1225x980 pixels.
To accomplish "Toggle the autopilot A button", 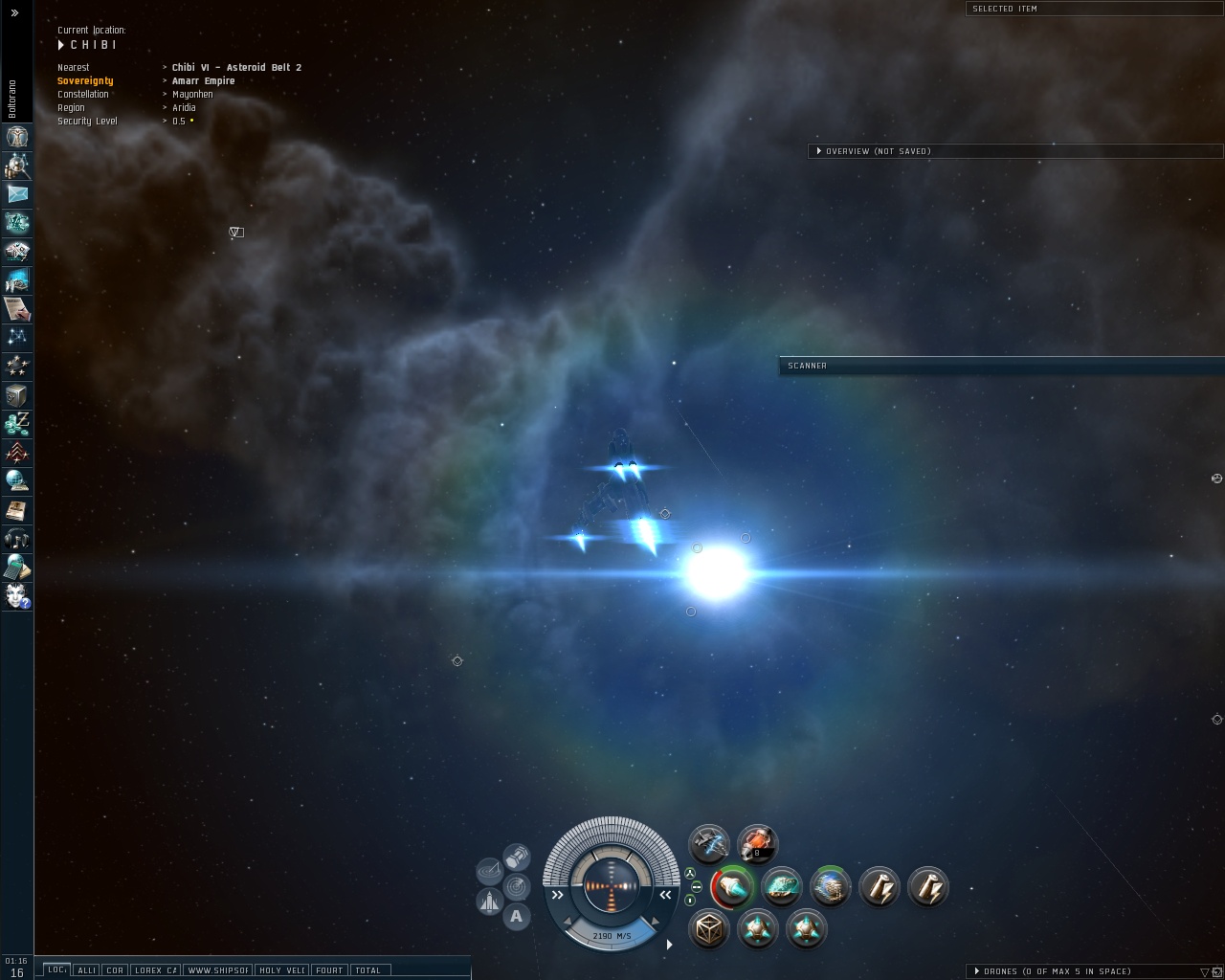I will (x=517, y=917).
